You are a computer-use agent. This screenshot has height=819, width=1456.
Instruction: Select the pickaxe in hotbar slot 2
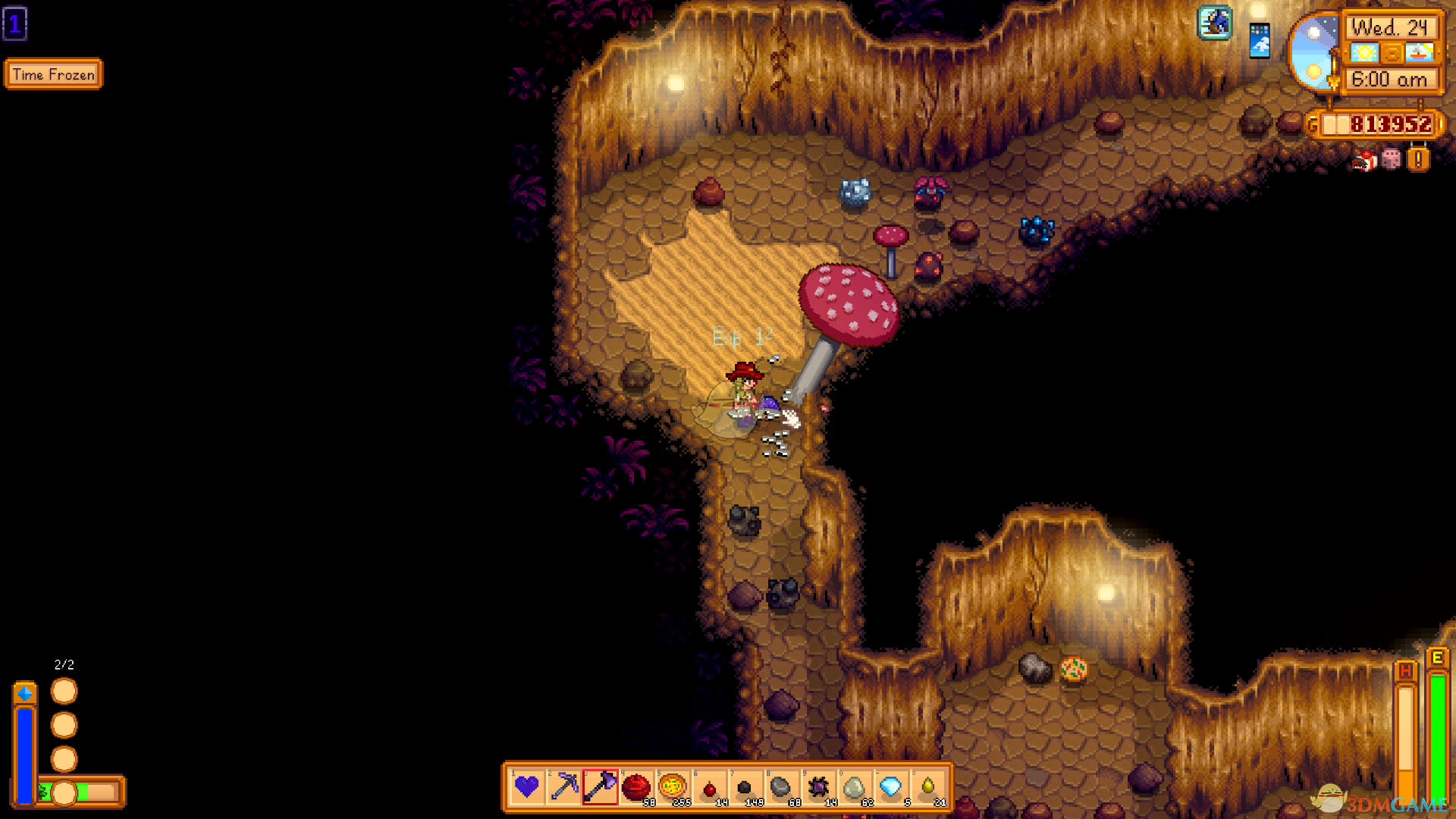click(x=565, y=789)
